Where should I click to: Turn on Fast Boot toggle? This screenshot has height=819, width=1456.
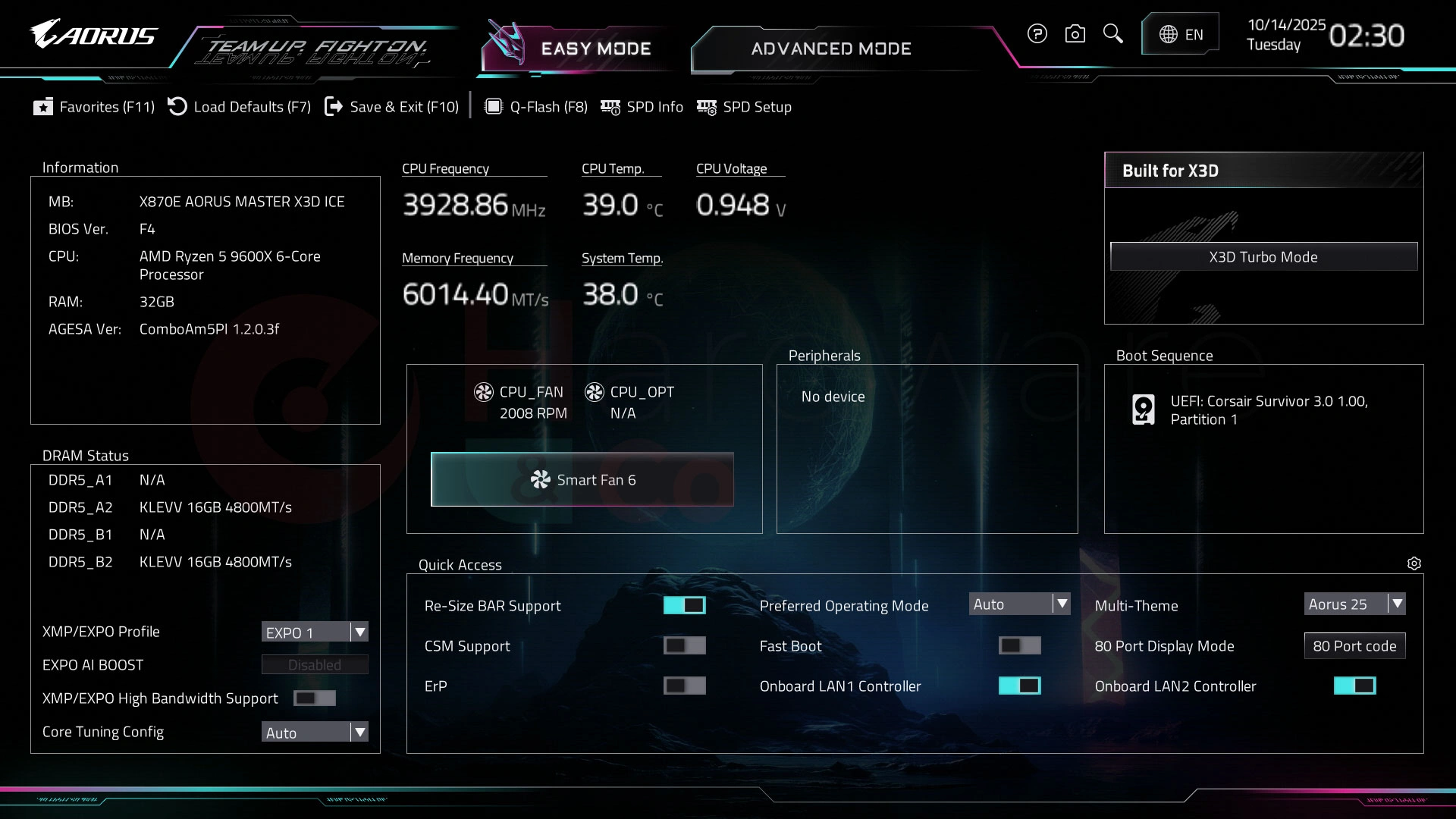coord(1019,645)
